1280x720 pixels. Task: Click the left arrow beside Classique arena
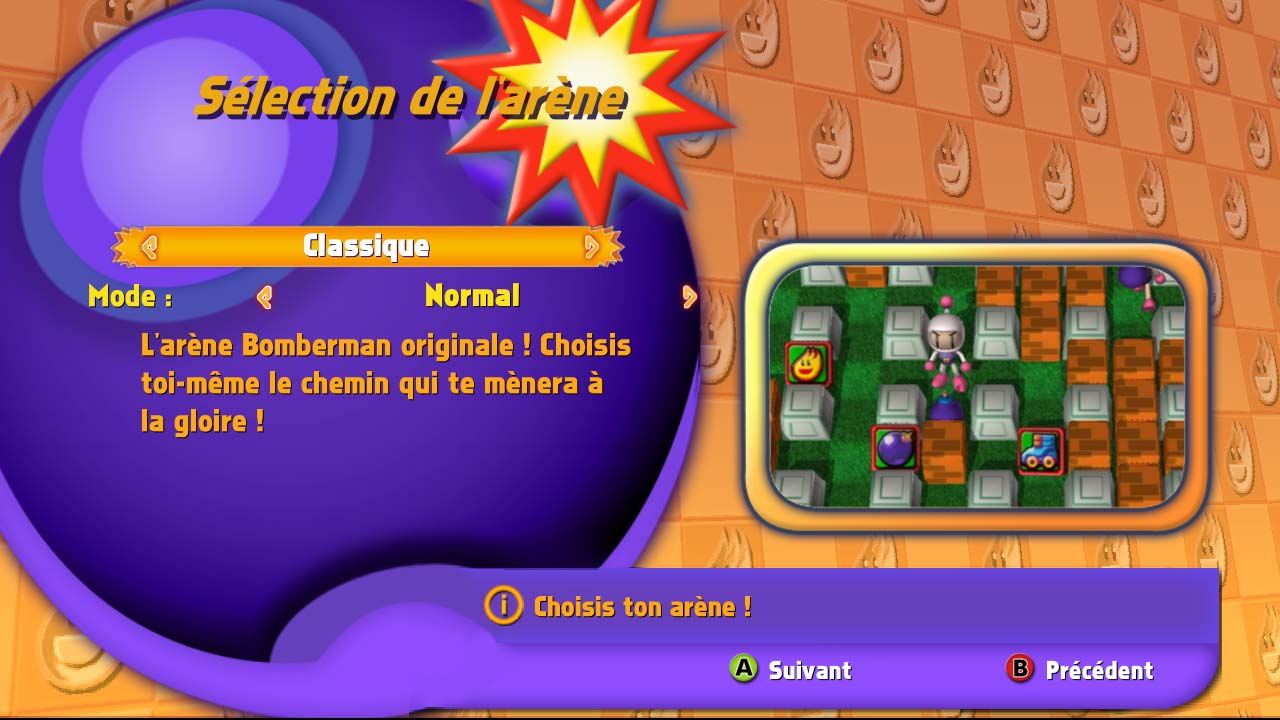149,246
